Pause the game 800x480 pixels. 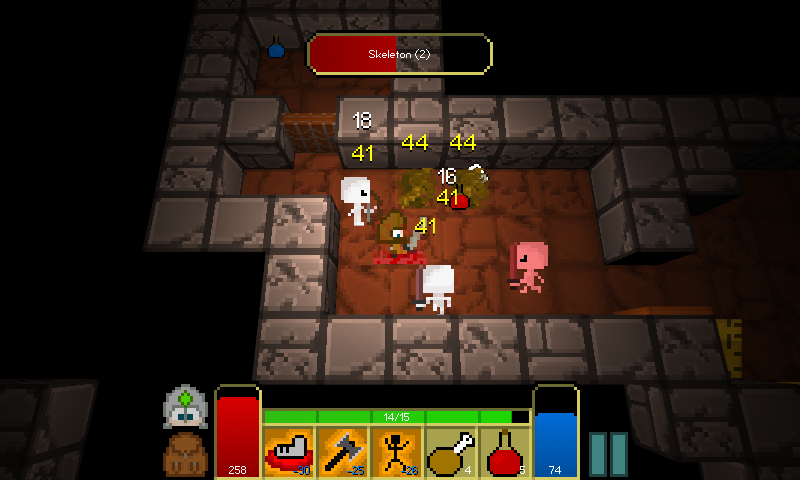608,455
